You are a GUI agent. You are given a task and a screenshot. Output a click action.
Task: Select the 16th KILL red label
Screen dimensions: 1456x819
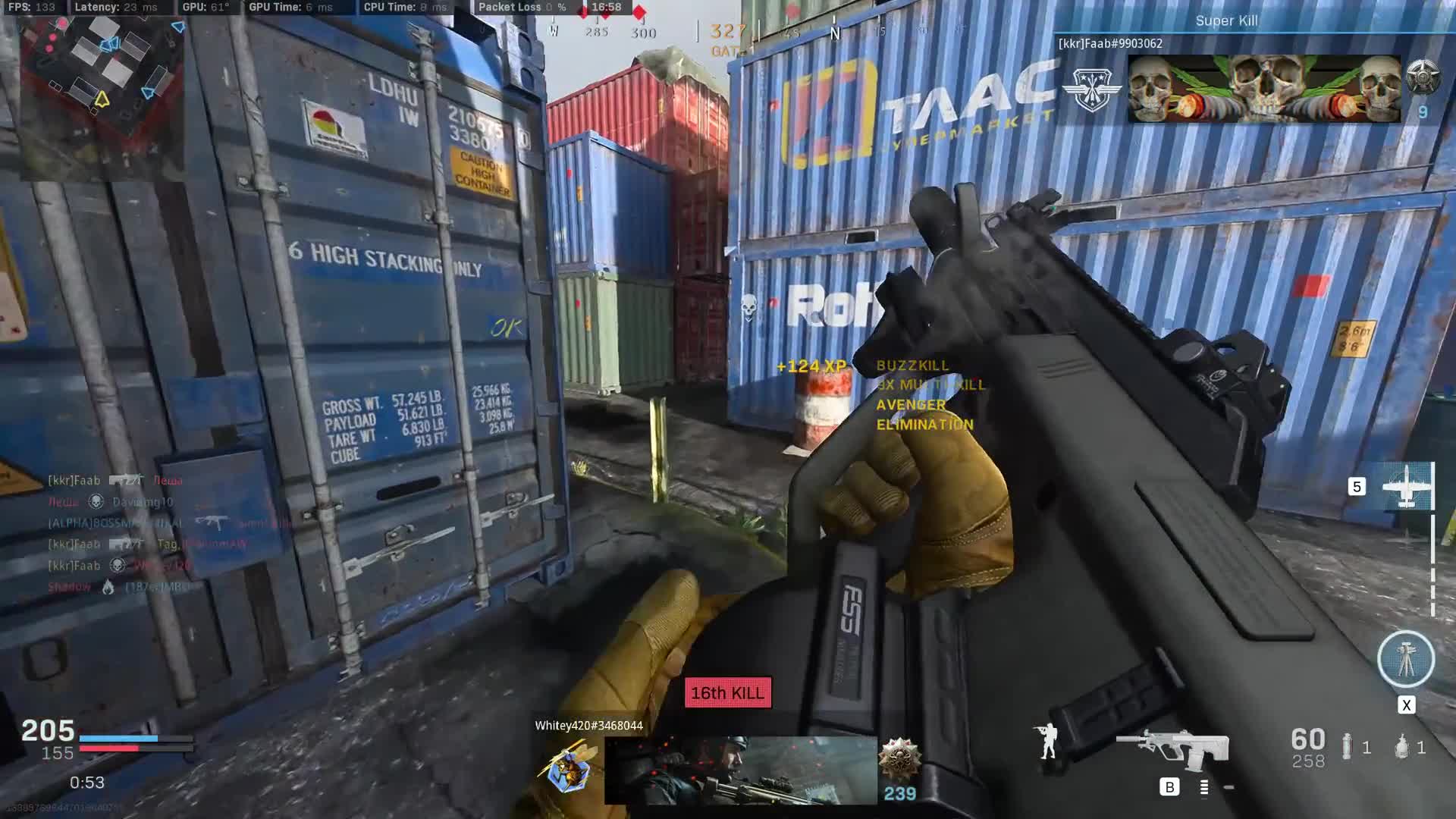[x=728, y=693]
